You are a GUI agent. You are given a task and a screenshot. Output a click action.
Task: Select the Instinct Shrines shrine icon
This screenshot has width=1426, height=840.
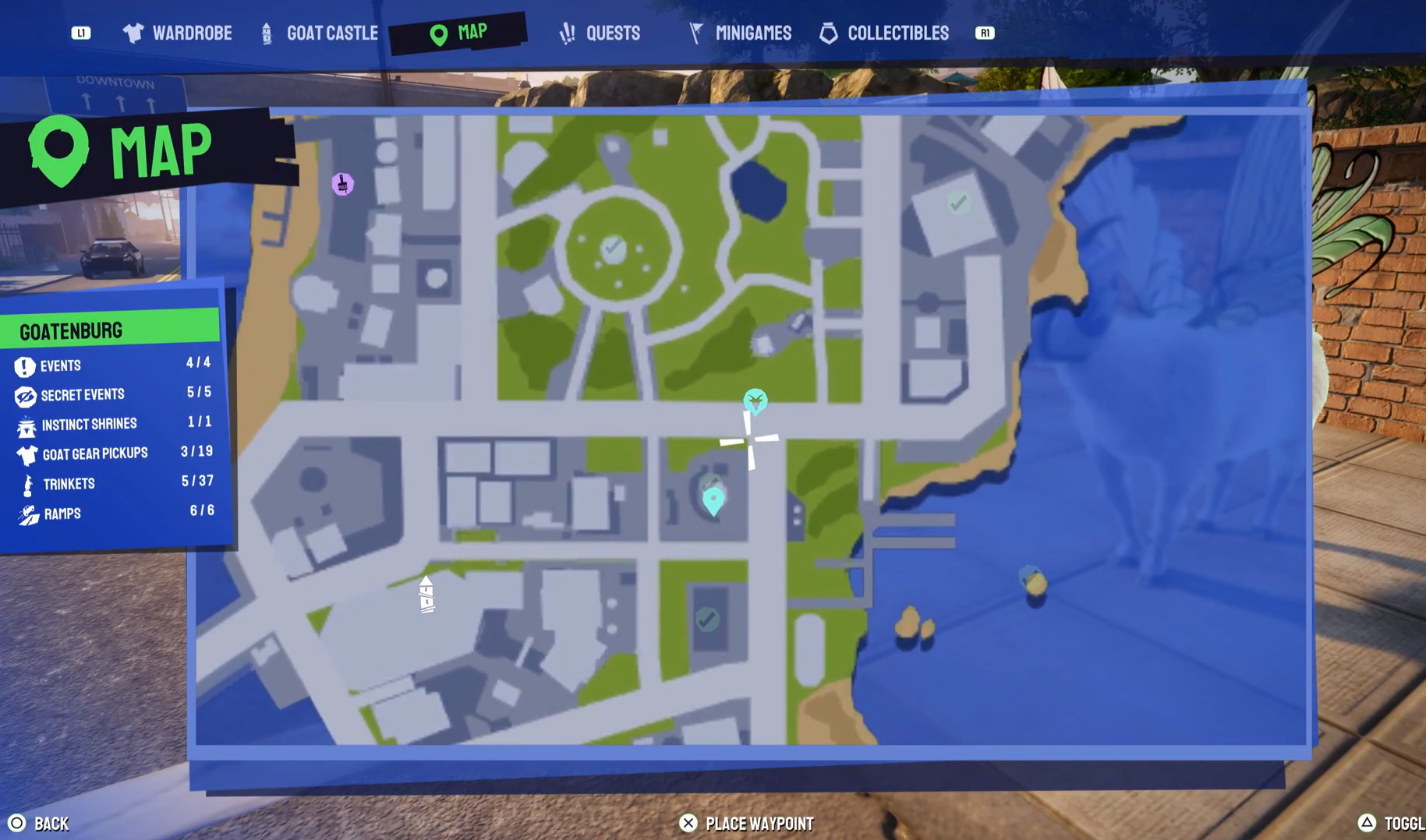25,424
